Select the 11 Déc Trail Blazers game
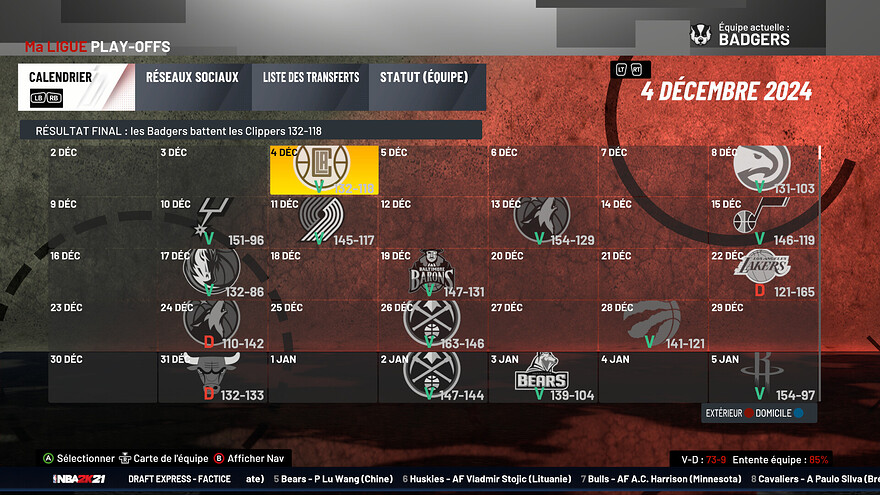Viewport: 880px width, 495px height. click(323, 221)
